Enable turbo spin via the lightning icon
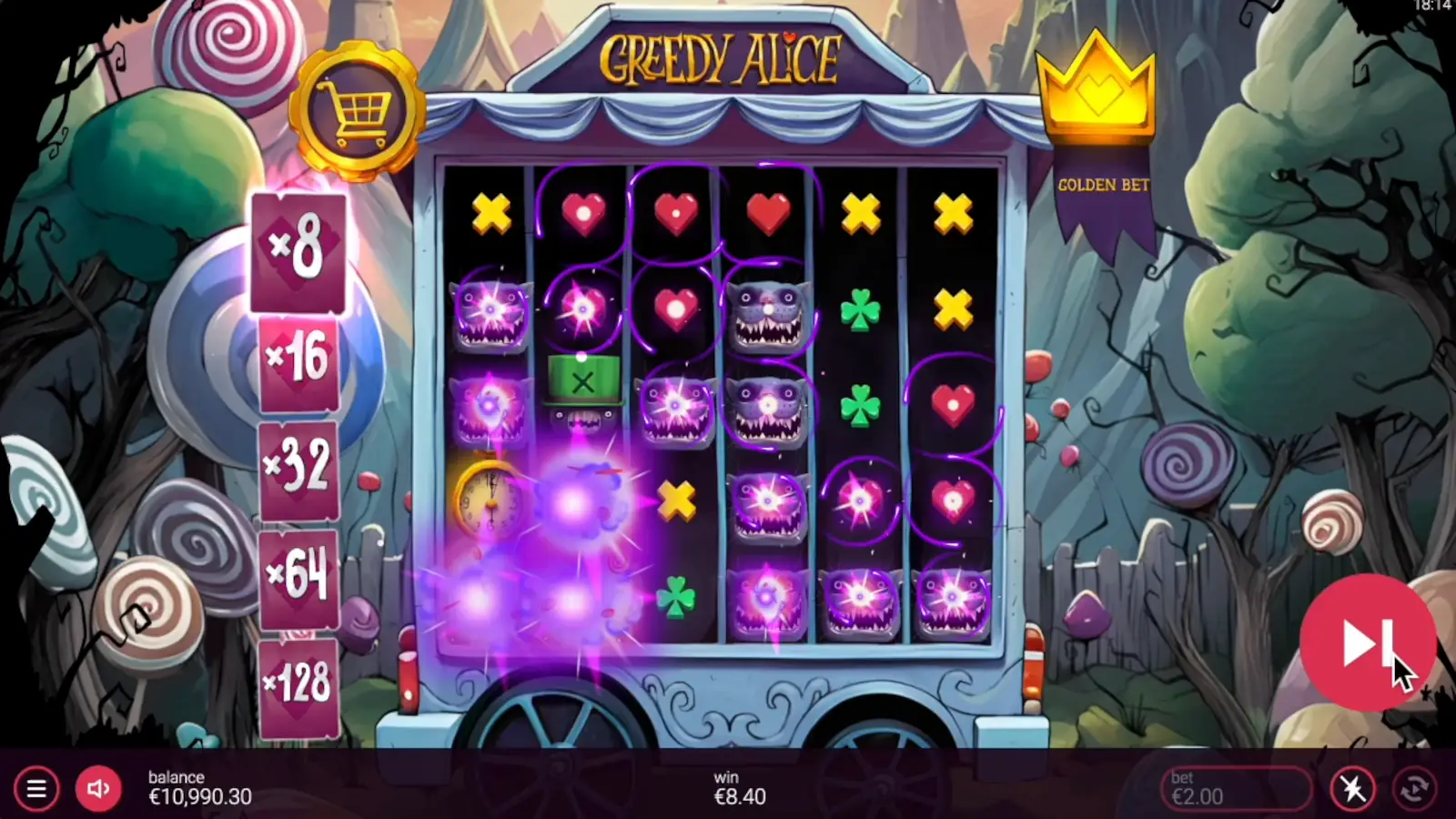Screen dimensions: 1456x819 point(1350,789)
